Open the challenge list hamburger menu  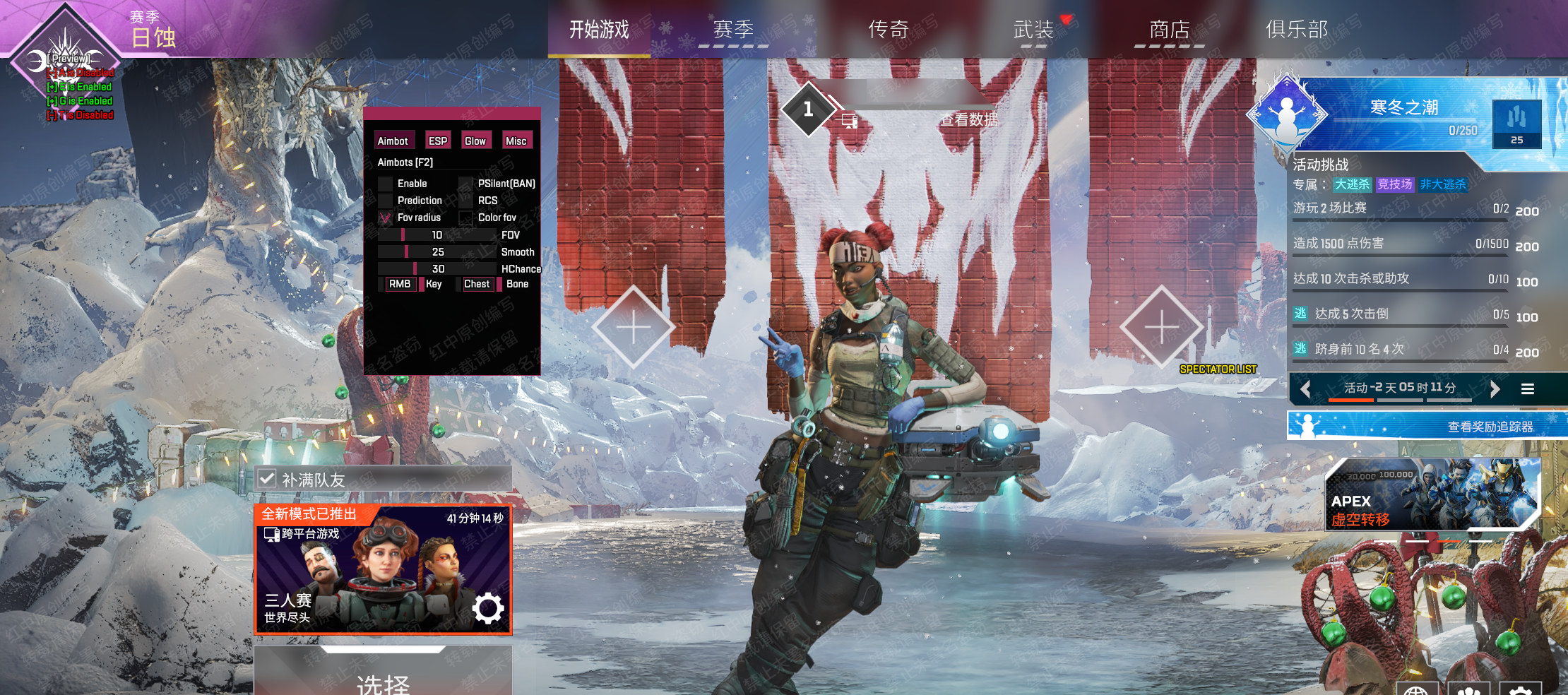click(x=1528, y=388)
